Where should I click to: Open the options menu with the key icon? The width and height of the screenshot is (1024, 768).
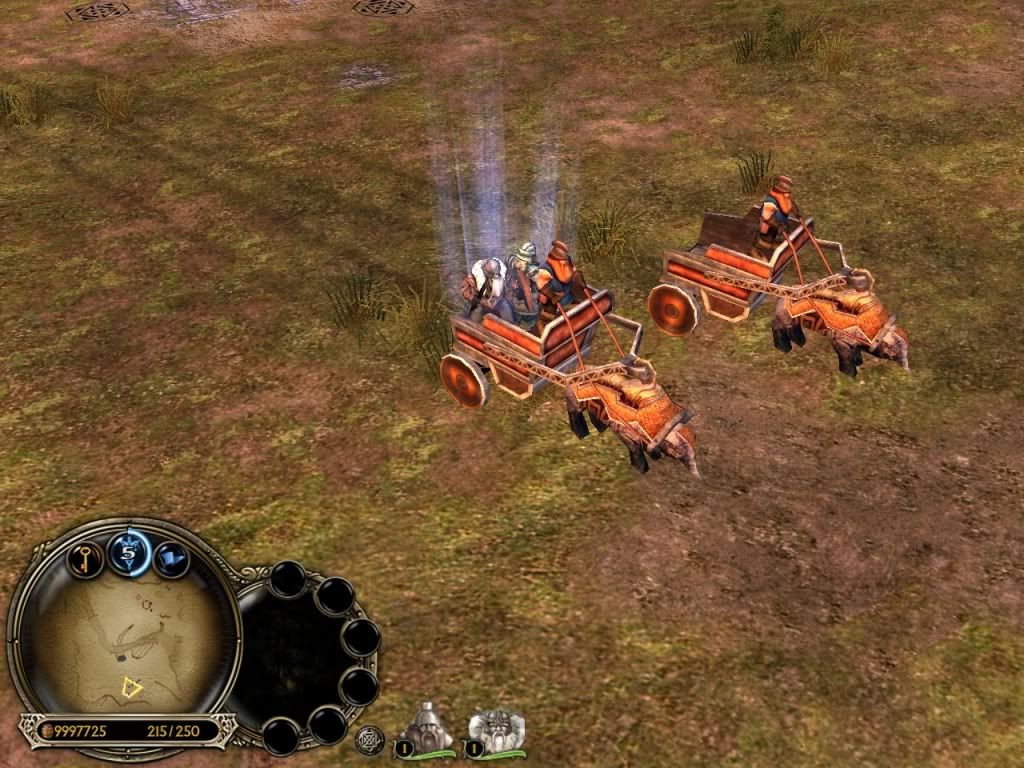click(86, 557)
